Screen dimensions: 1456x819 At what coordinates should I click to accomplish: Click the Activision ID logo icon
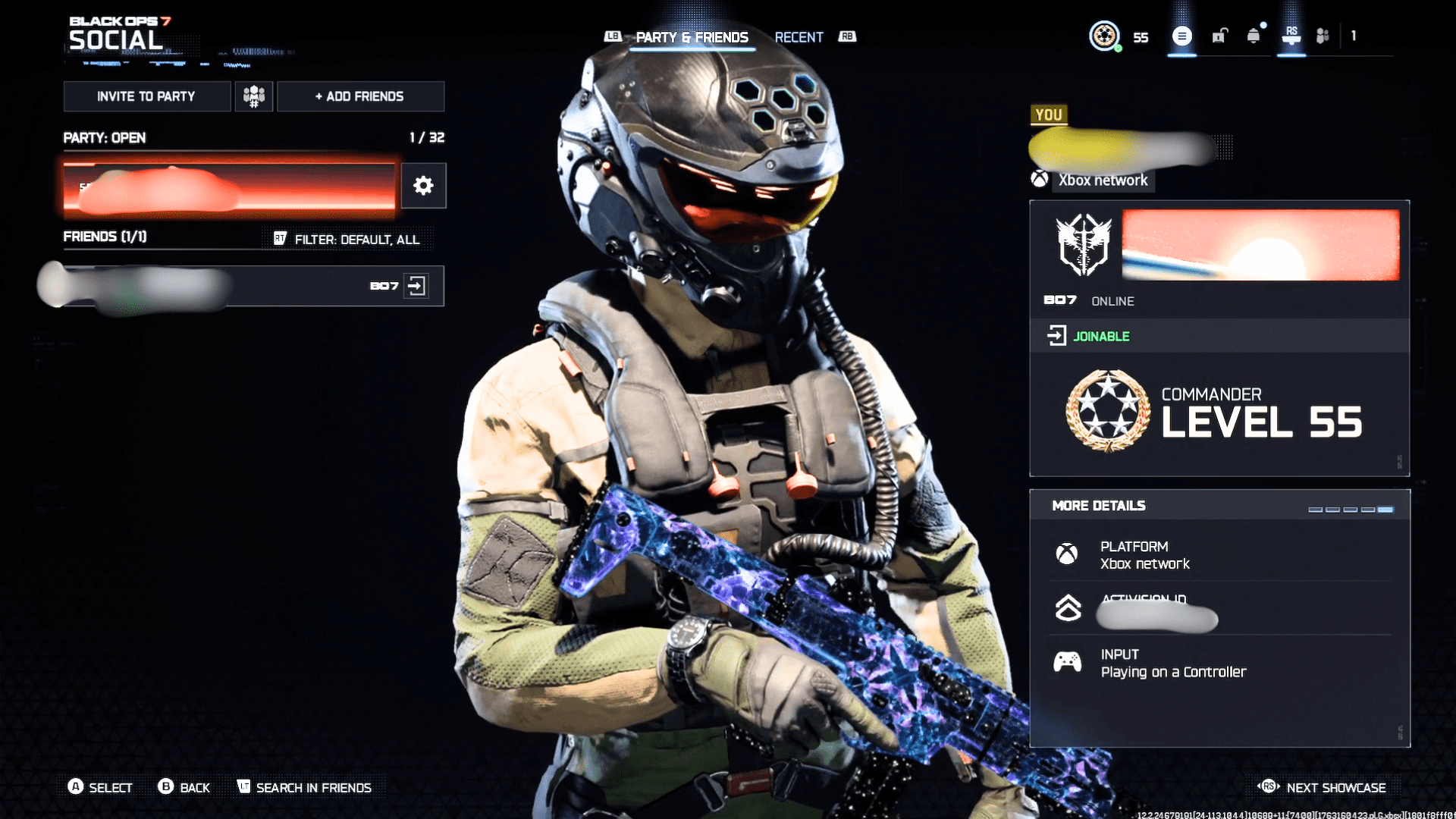point(1068,607)
